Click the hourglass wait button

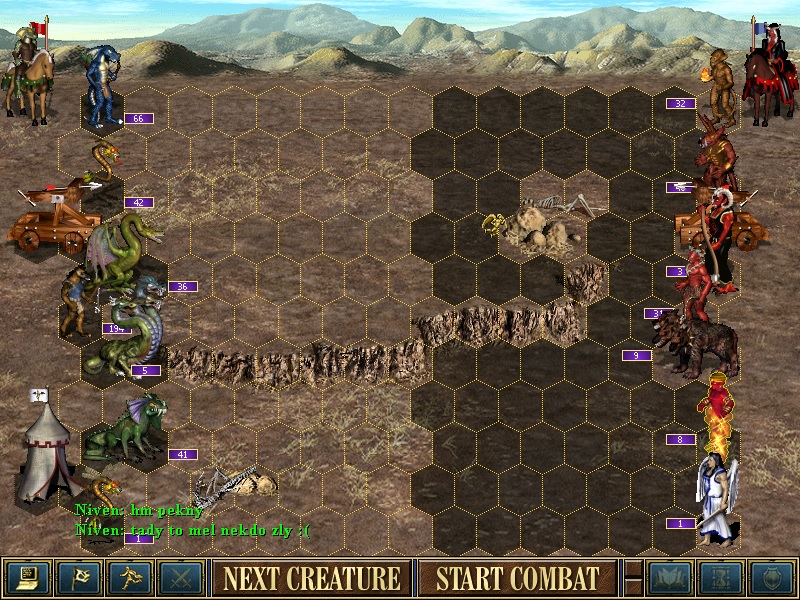click(x=721, y=578)
